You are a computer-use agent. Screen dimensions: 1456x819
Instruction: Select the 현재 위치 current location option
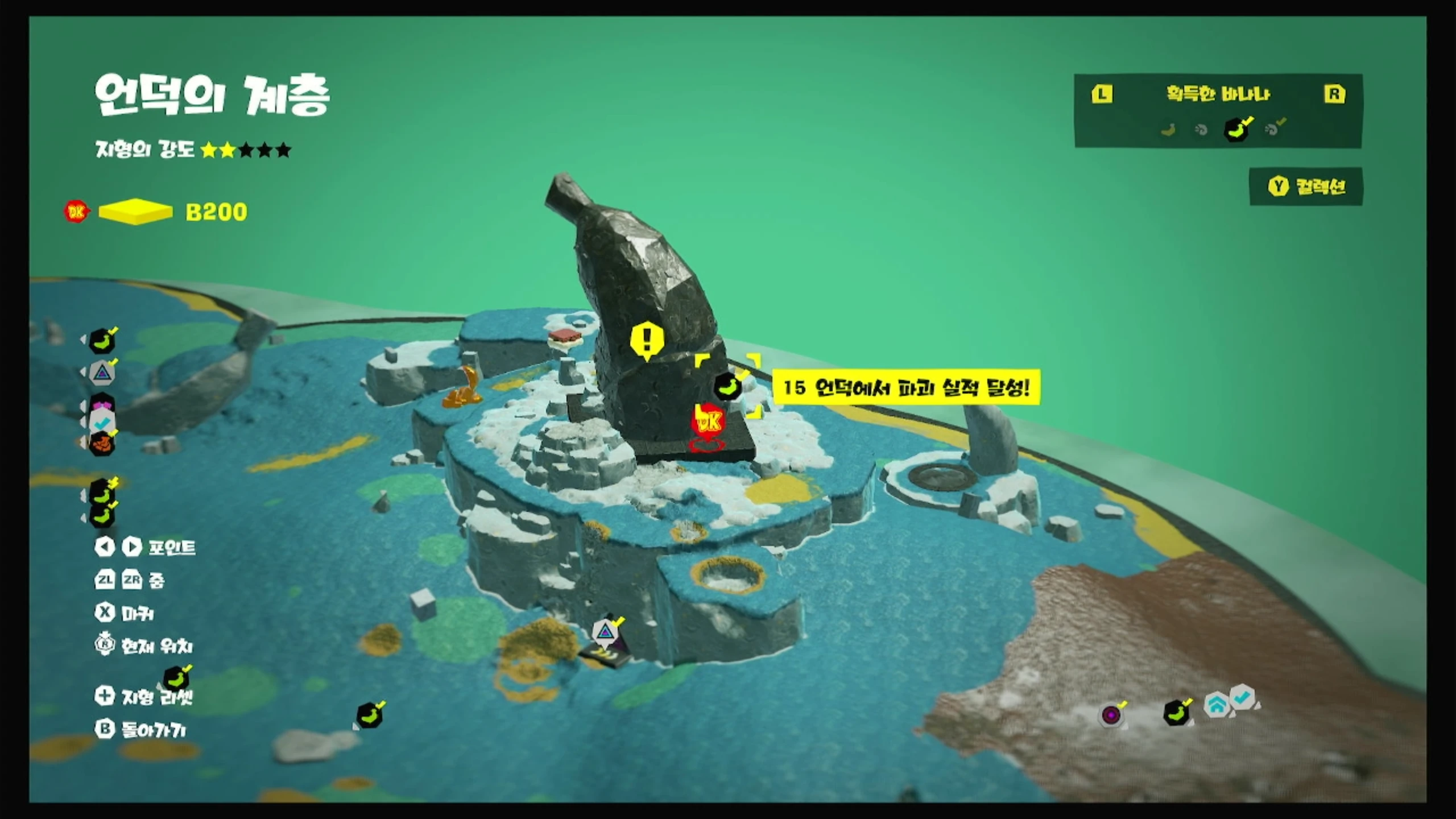[x=144, y=646]
